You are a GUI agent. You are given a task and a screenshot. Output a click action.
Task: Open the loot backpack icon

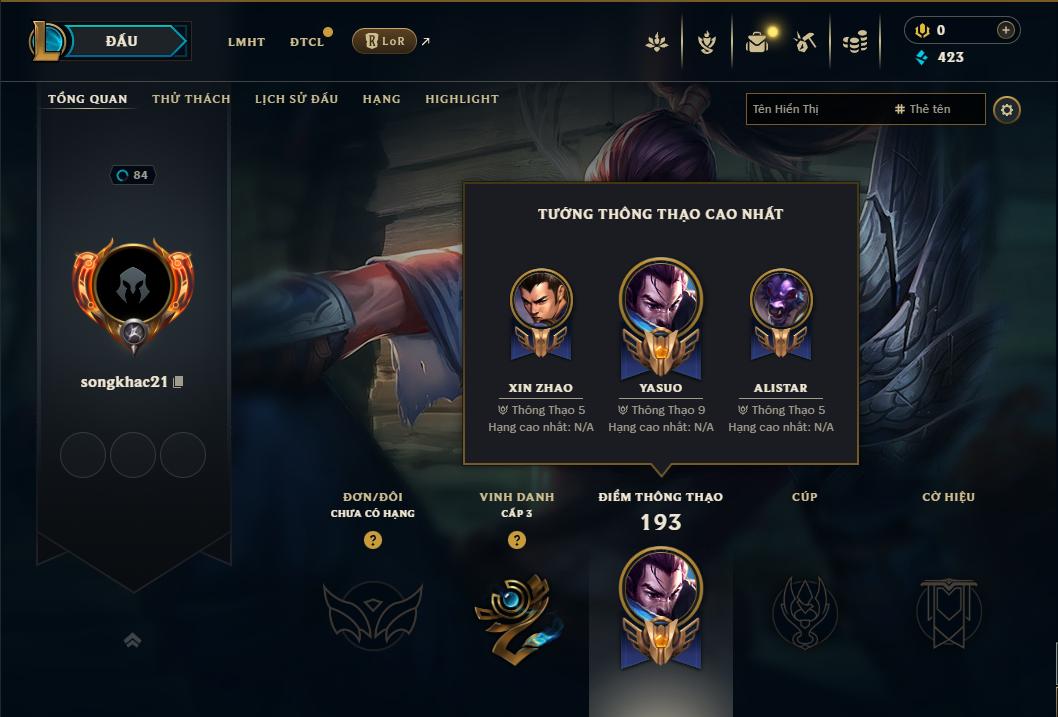point(757,42)
